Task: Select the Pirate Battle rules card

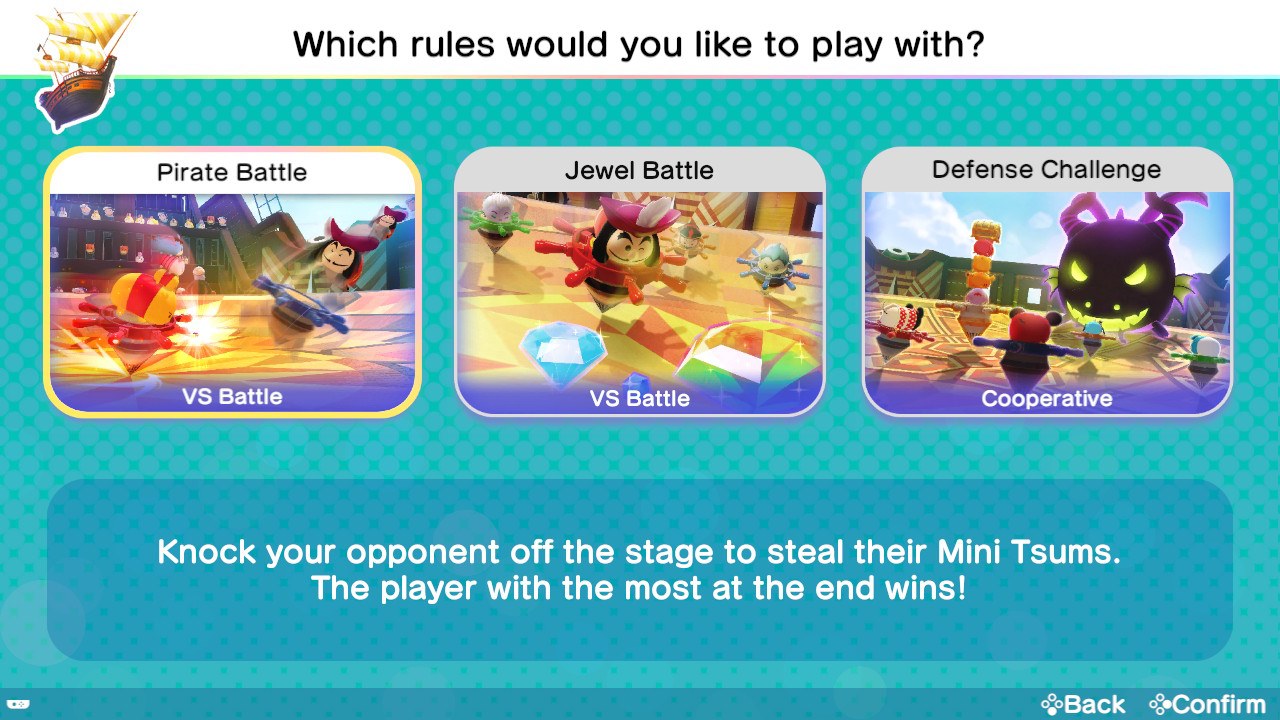Action: pyautogui.click(x=232, y=282)
